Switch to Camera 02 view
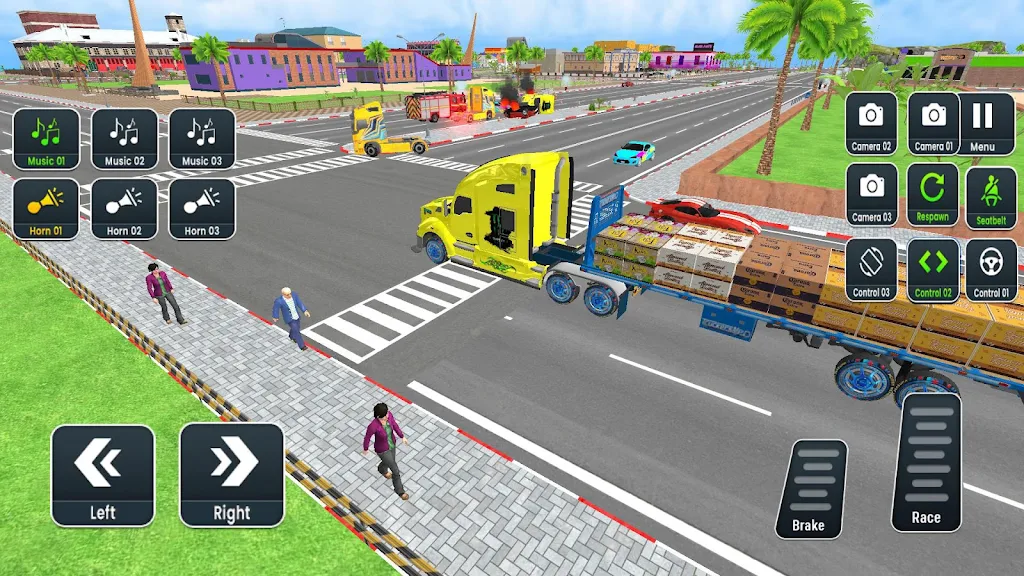The height and width of the screenshot is (576, 1024). point(871,123)
